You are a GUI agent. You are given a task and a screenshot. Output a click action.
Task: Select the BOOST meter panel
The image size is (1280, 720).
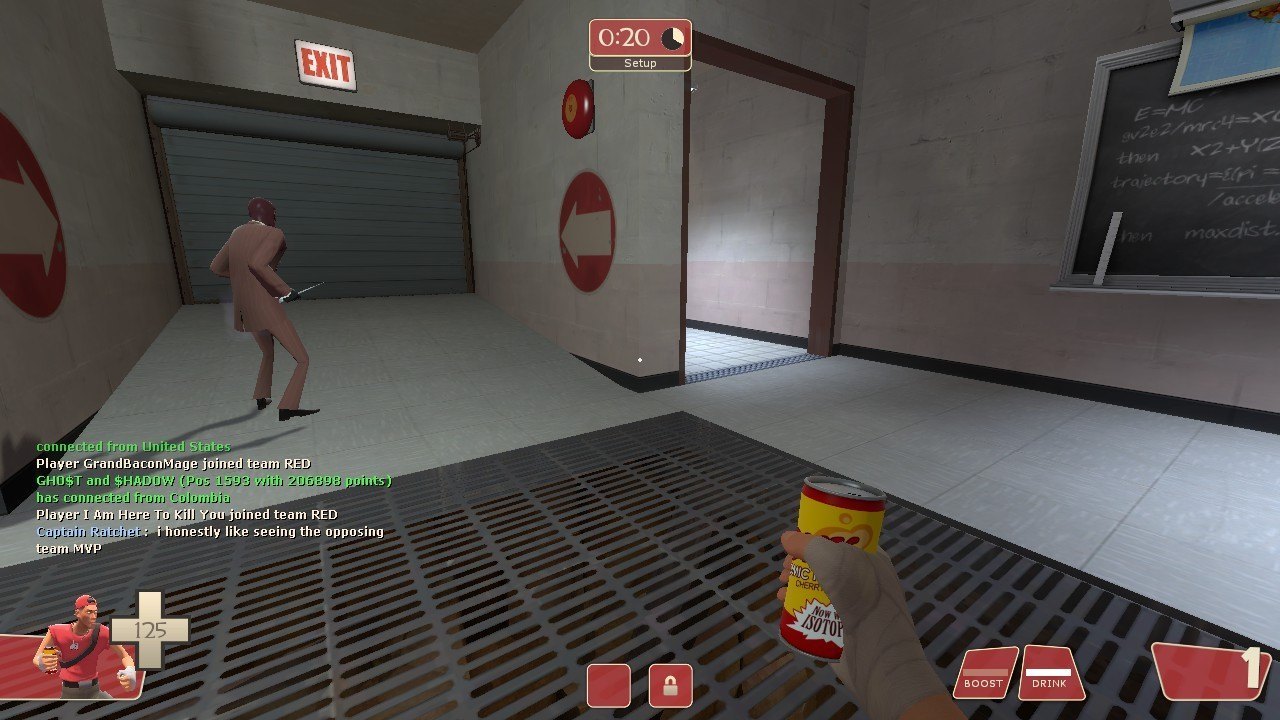984,673
